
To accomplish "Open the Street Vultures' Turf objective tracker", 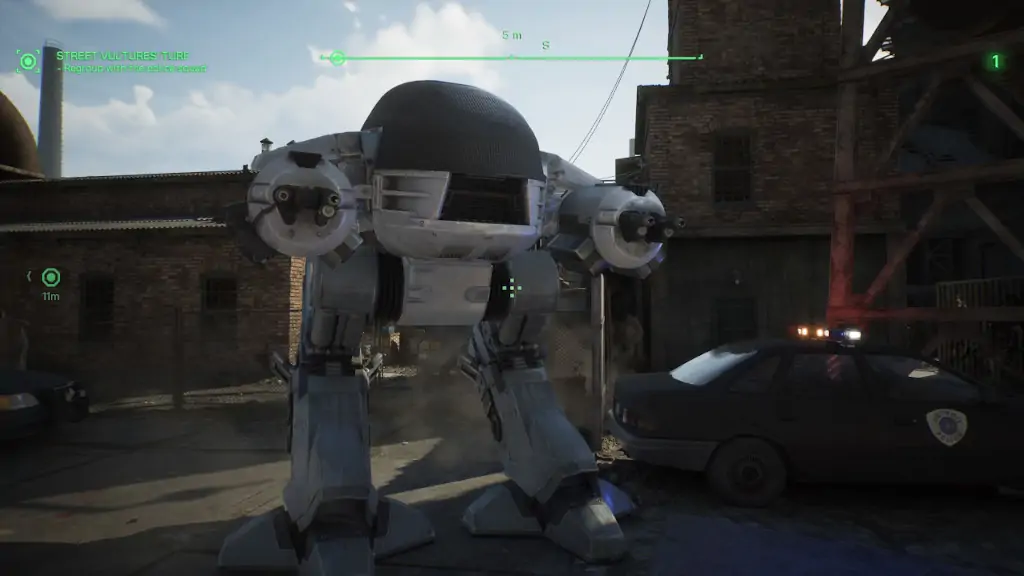I will 123,56.
